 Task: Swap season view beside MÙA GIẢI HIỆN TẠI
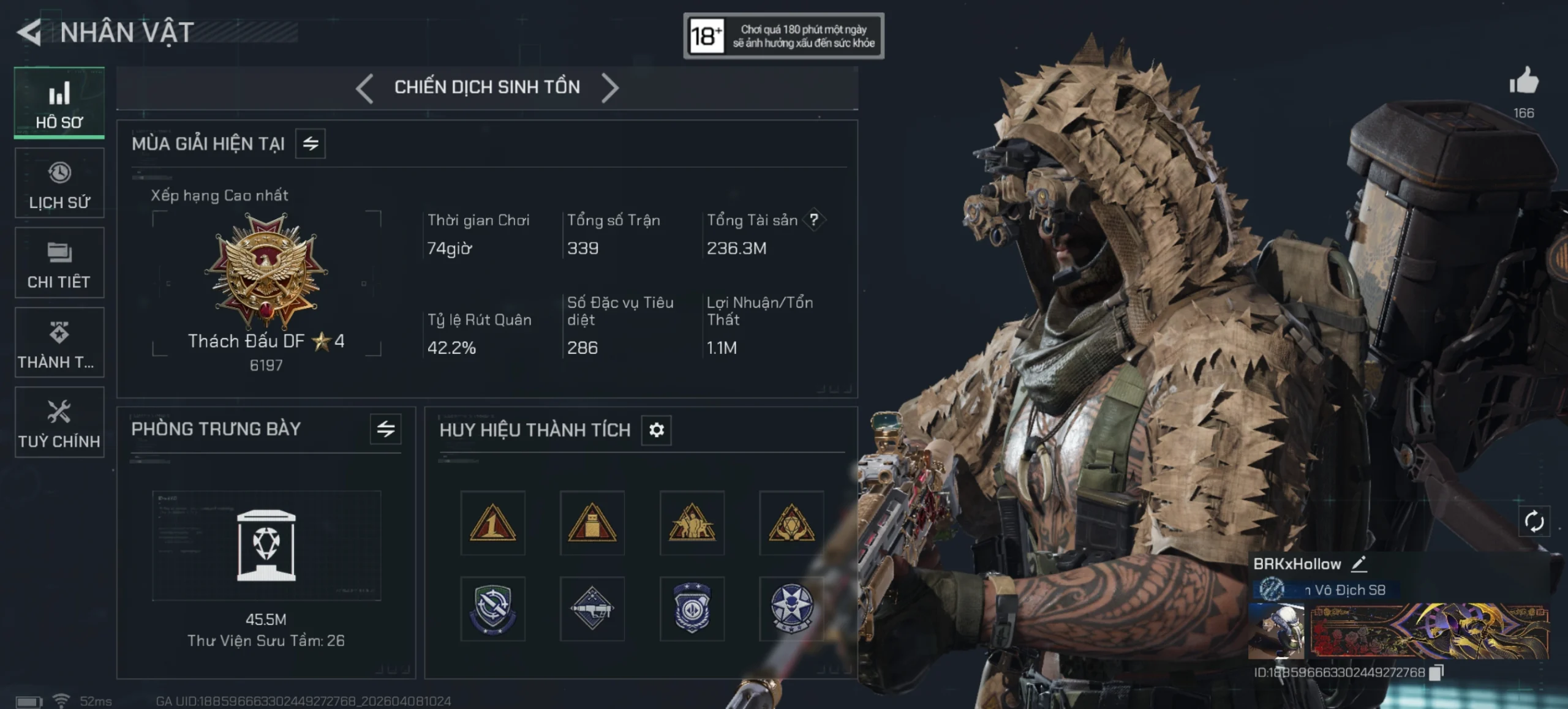[311, 144]
